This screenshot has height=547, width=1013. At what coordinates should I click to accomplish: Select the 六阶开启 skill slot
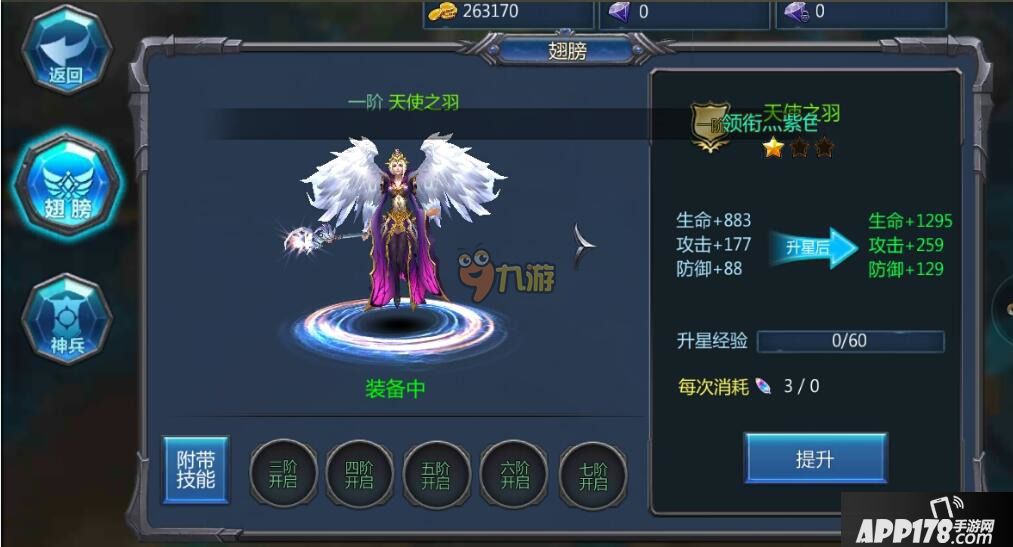click(x=514, y=474)
